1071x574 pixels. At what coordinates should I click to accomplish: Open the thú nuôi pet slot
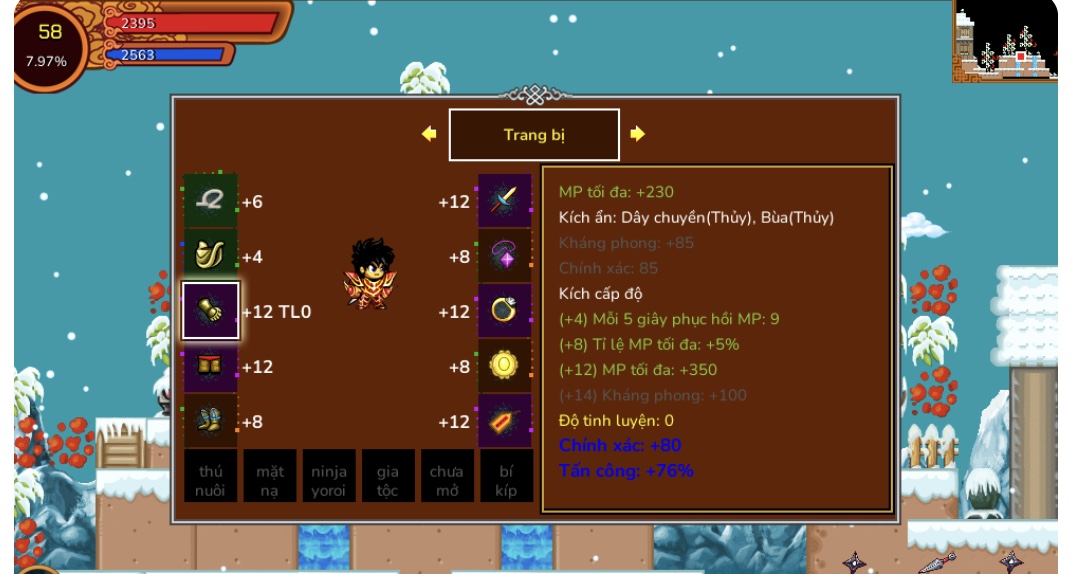click(210, 480)
